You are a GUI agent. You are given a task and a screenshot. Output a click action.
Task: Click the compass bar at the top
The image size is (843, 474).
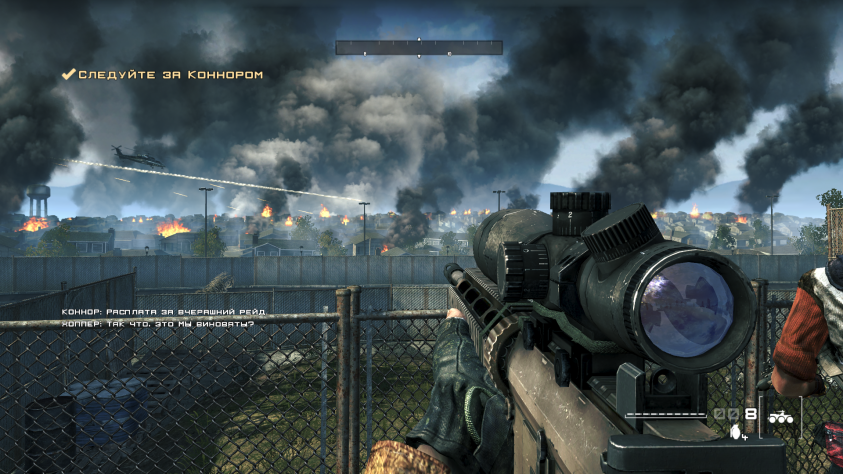pos(418,47)
